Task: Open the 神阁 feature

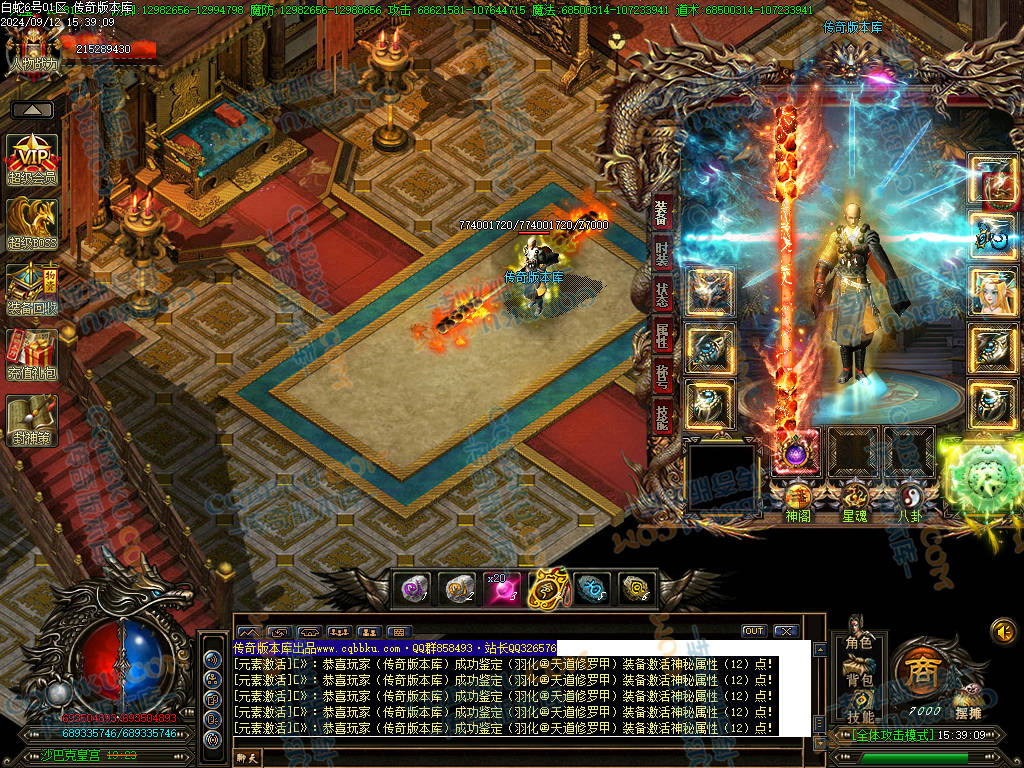Action: [797, 501]
